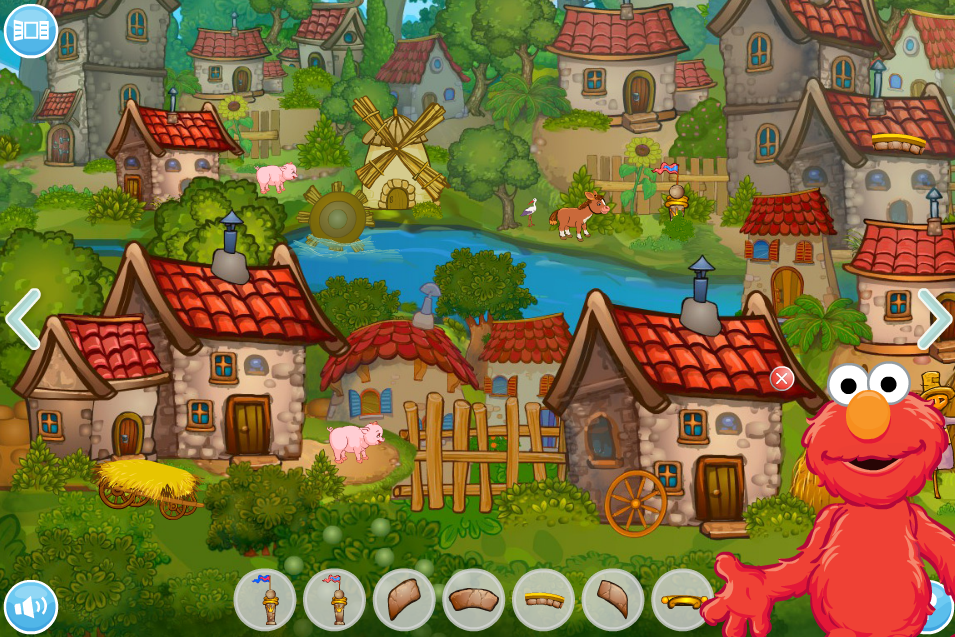Choose the pink flag pole item
Viewport: 955px width, 637px height.
coord(334,599)
